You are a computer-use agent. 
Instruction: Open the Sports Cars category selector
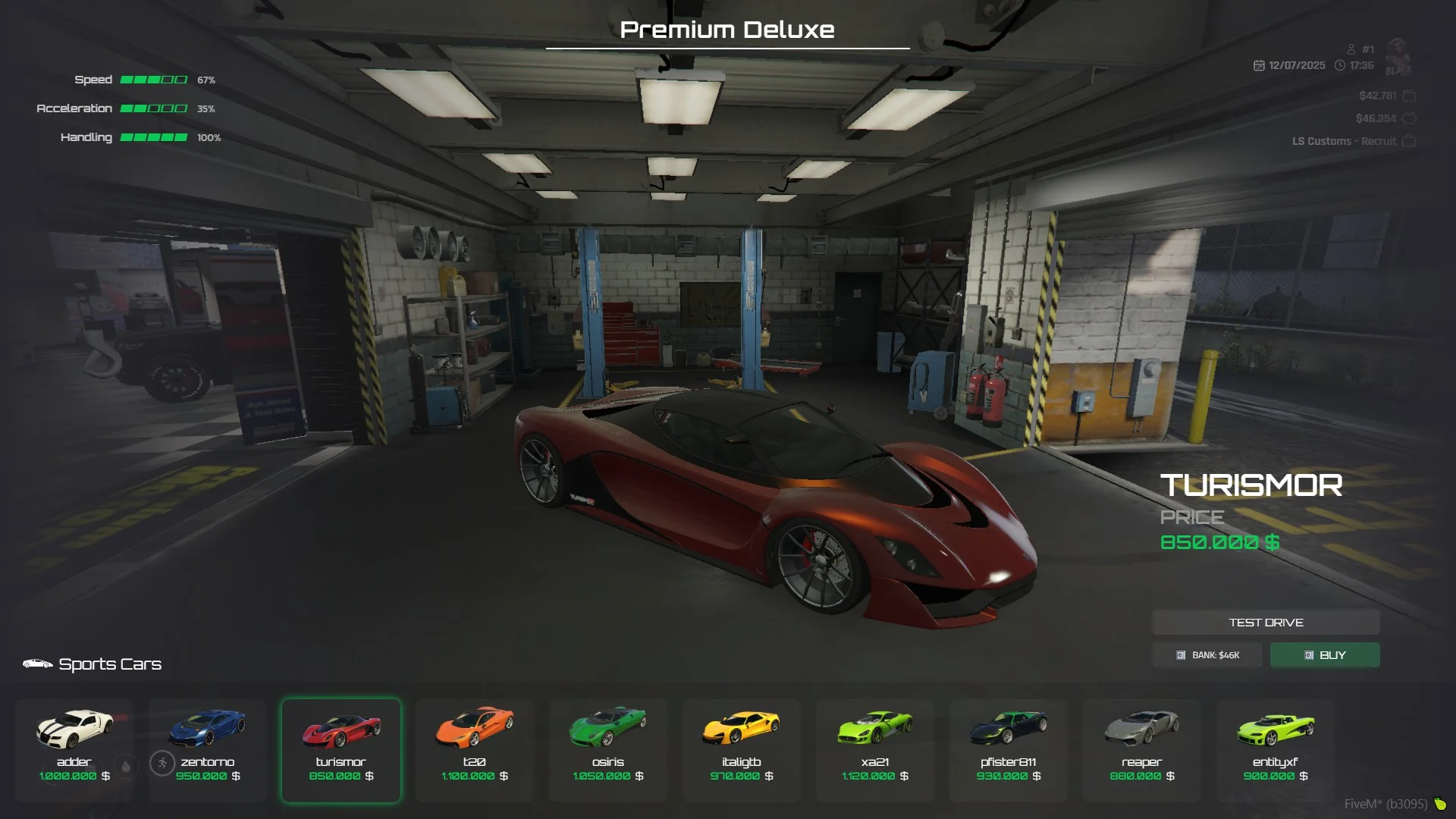click(93, 664)
